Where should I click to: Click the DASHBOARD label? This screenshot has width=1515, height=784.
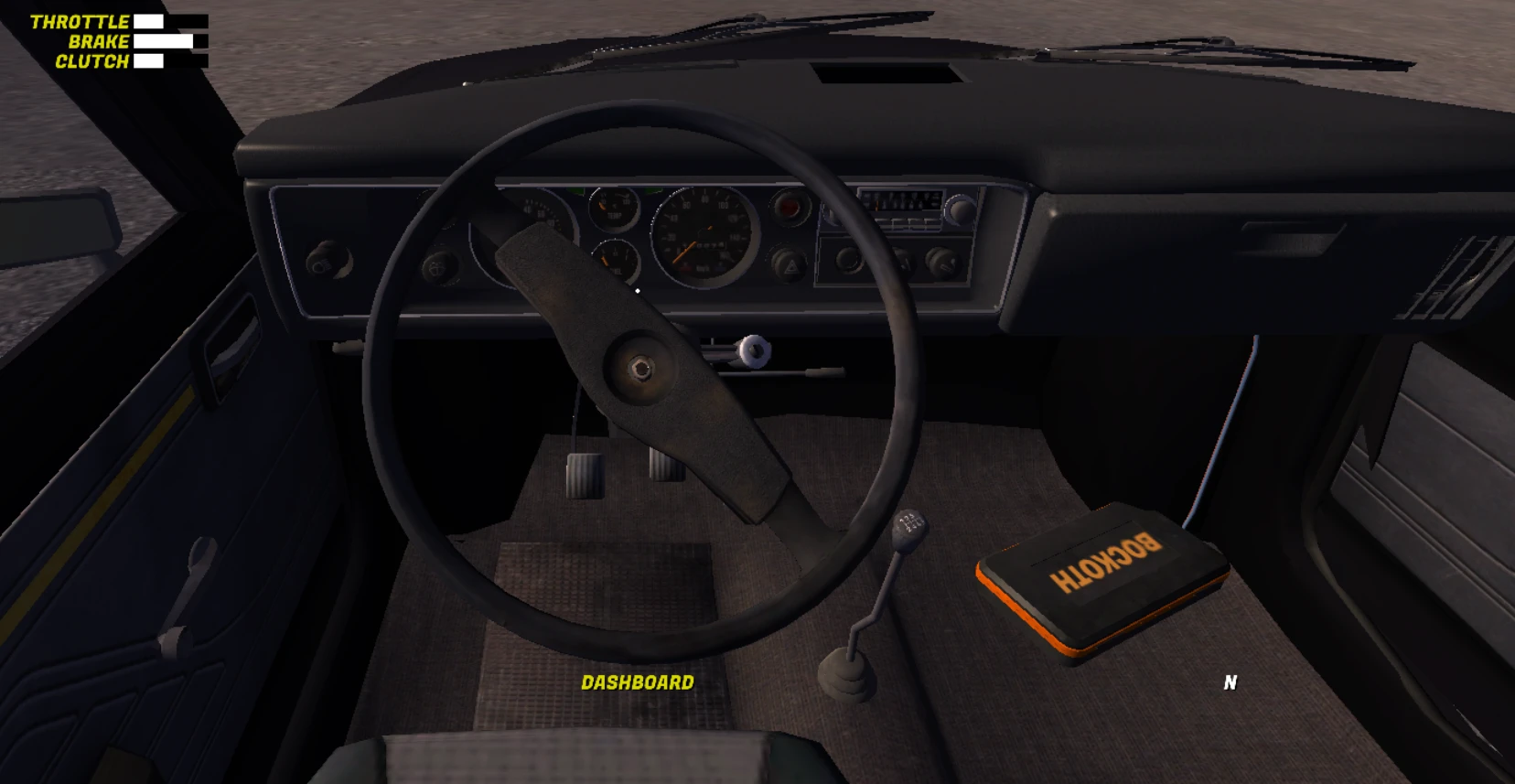pyautogui.click(x=638, y=682)
